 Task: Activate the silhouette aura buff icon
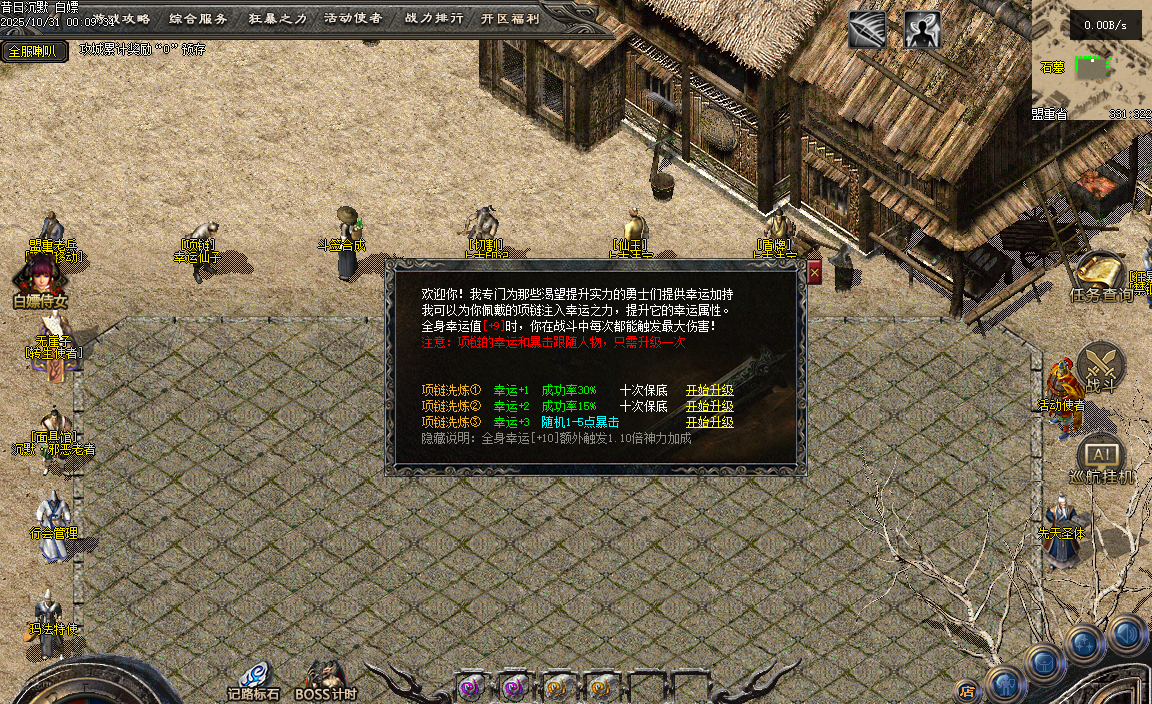coord(922,30)
